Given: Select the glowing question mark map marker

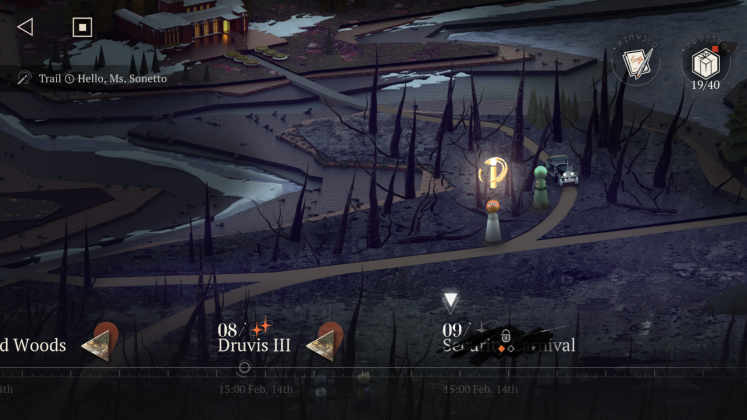Looking at the screenshot, I should tap(492, 174).
